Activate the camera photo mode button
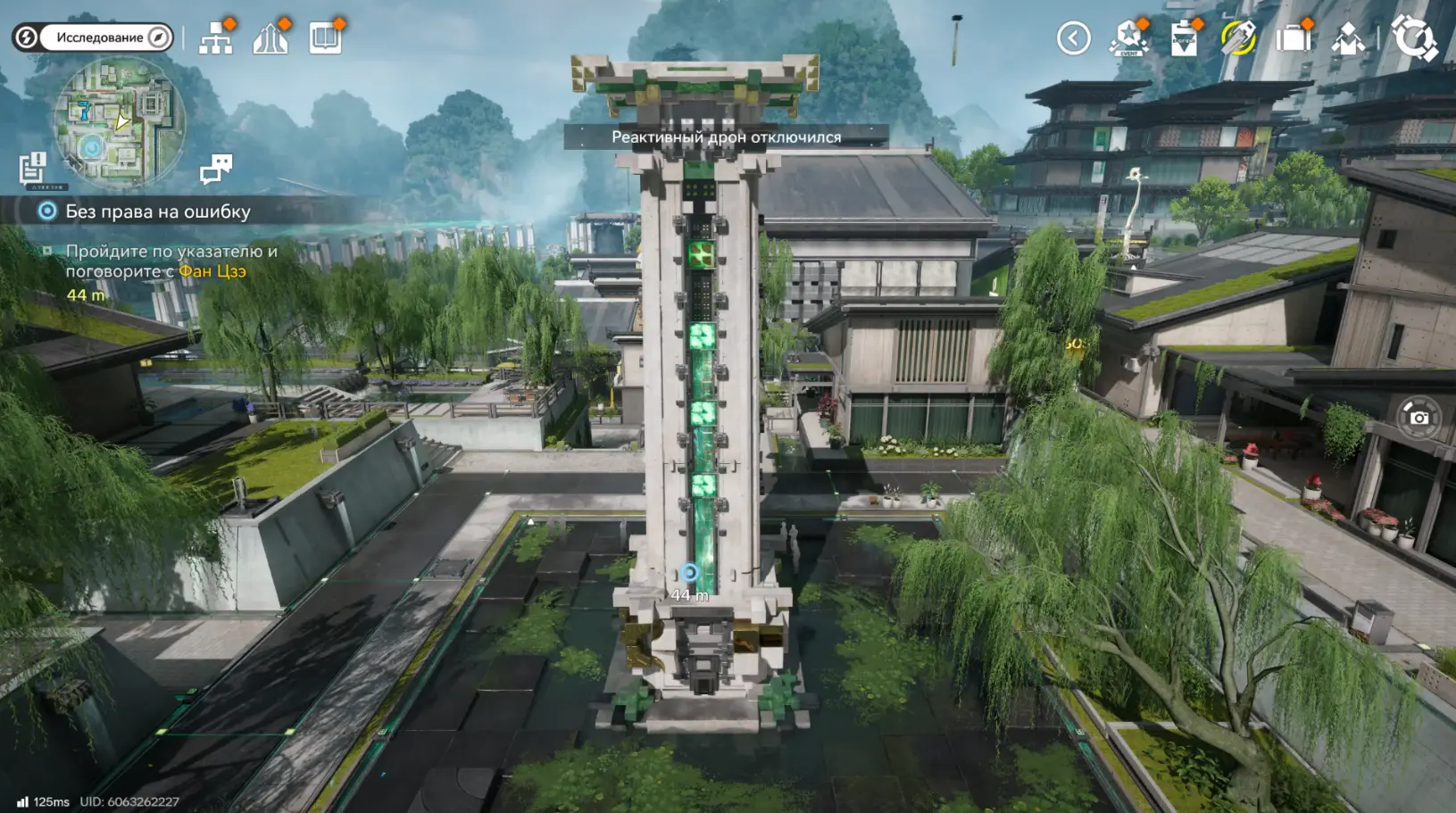This screenshot has height=813, width=1456. pyautogui.click(x=1418, y=418)
